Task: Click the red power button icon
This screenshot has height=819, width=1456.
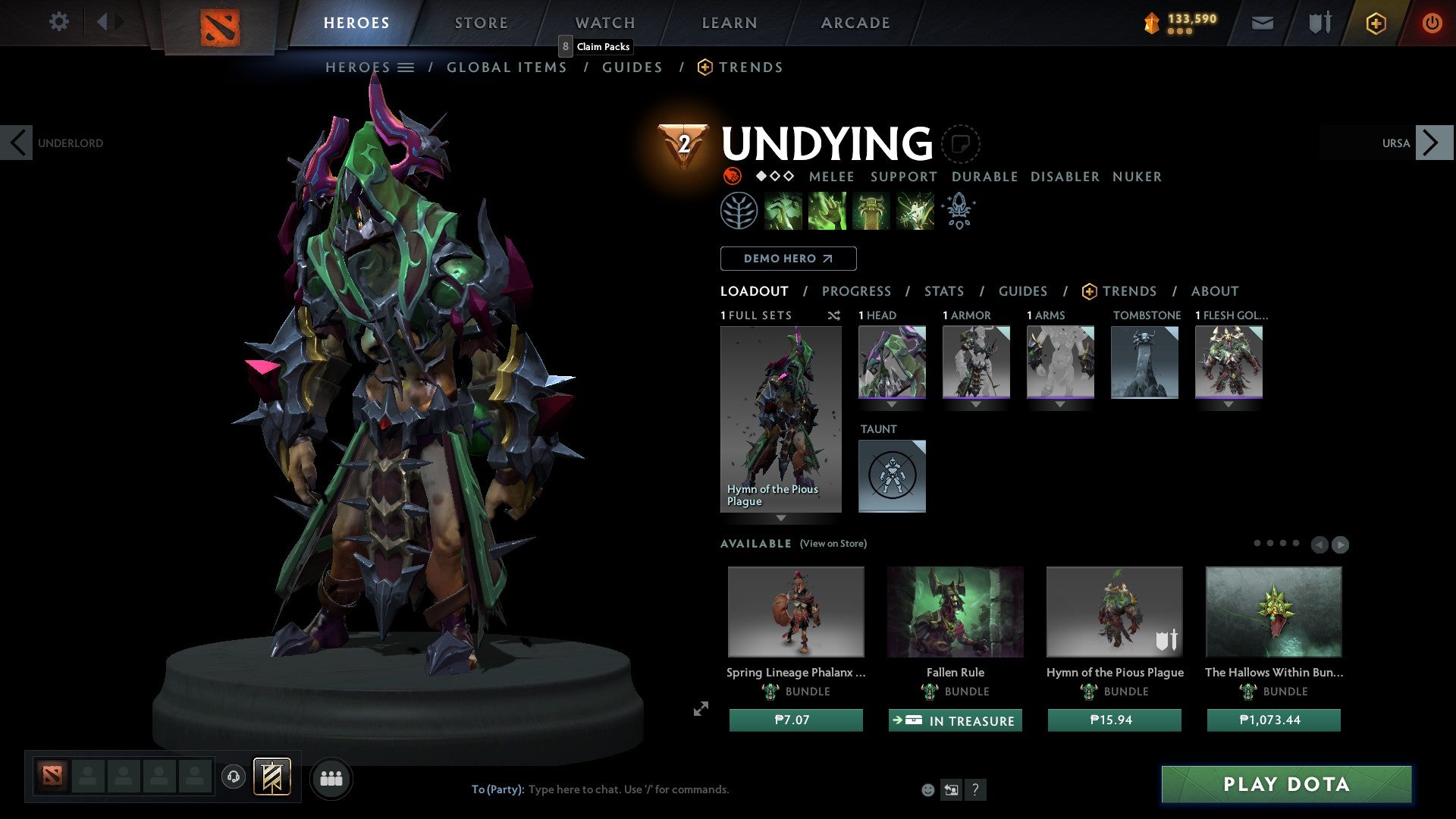Action: coord(1433,23)
